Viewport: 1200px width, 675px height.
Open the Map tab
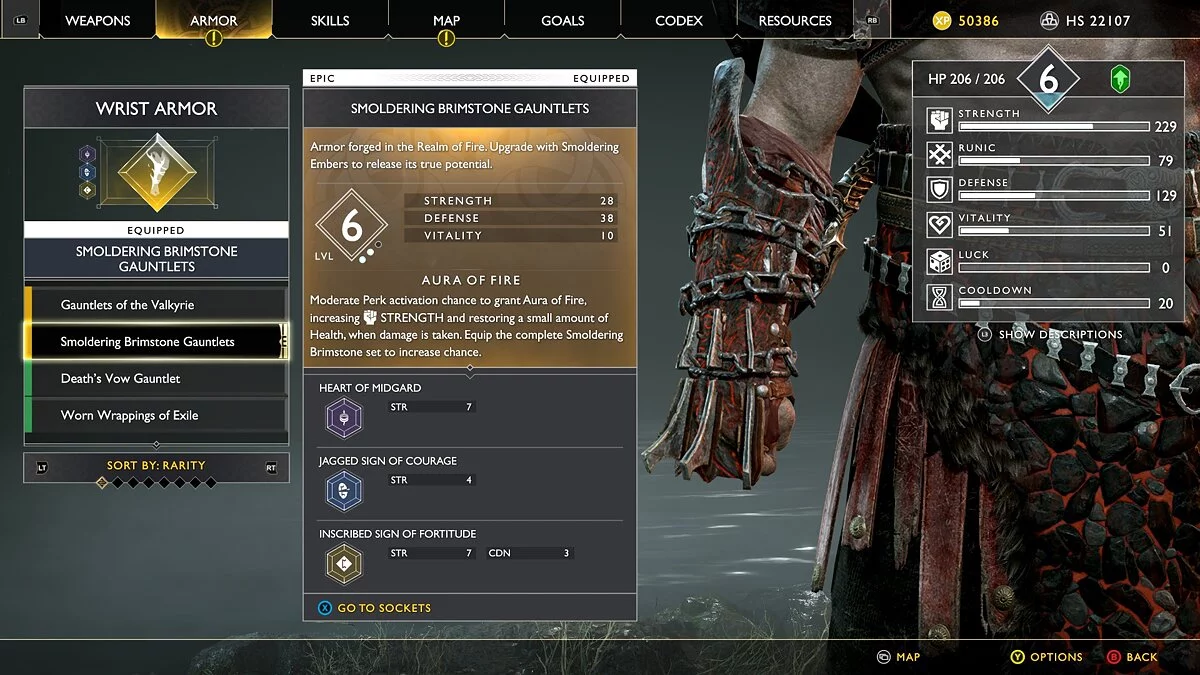point(446,20)
